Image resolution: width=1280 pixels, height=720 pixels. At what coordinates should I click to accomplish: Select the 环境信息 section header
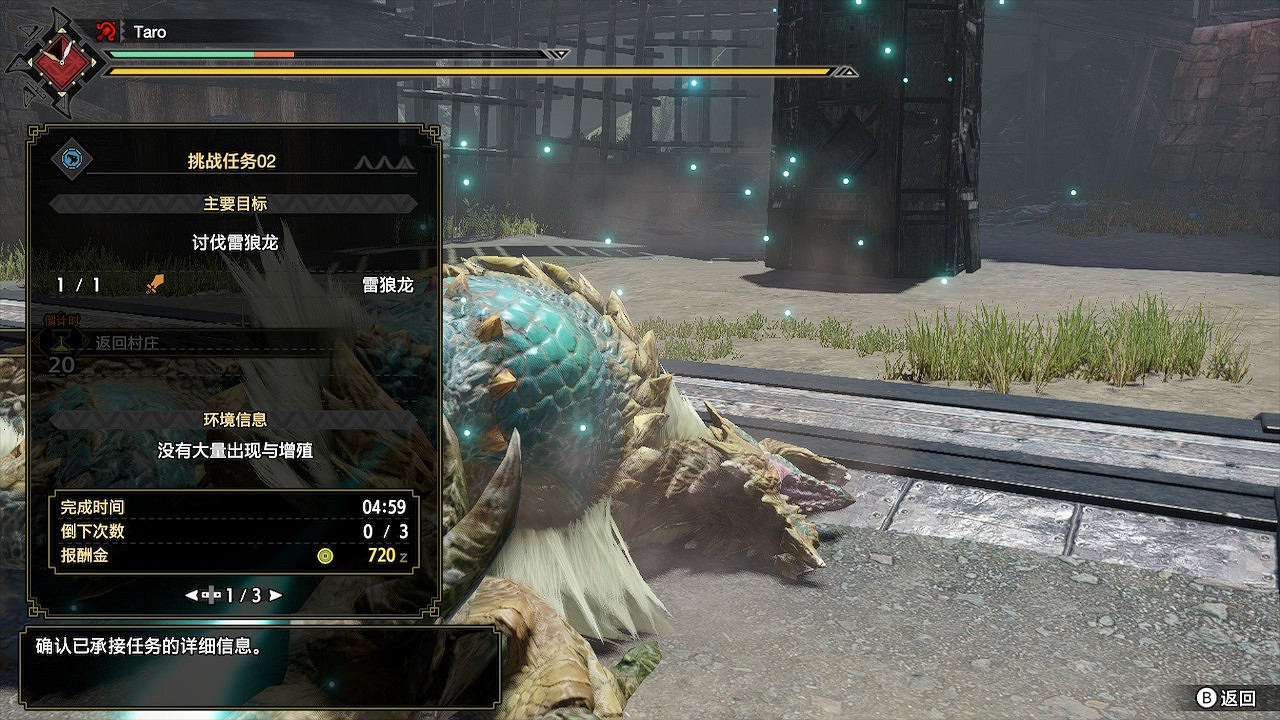pyautogui.click(x=234, y=420)
